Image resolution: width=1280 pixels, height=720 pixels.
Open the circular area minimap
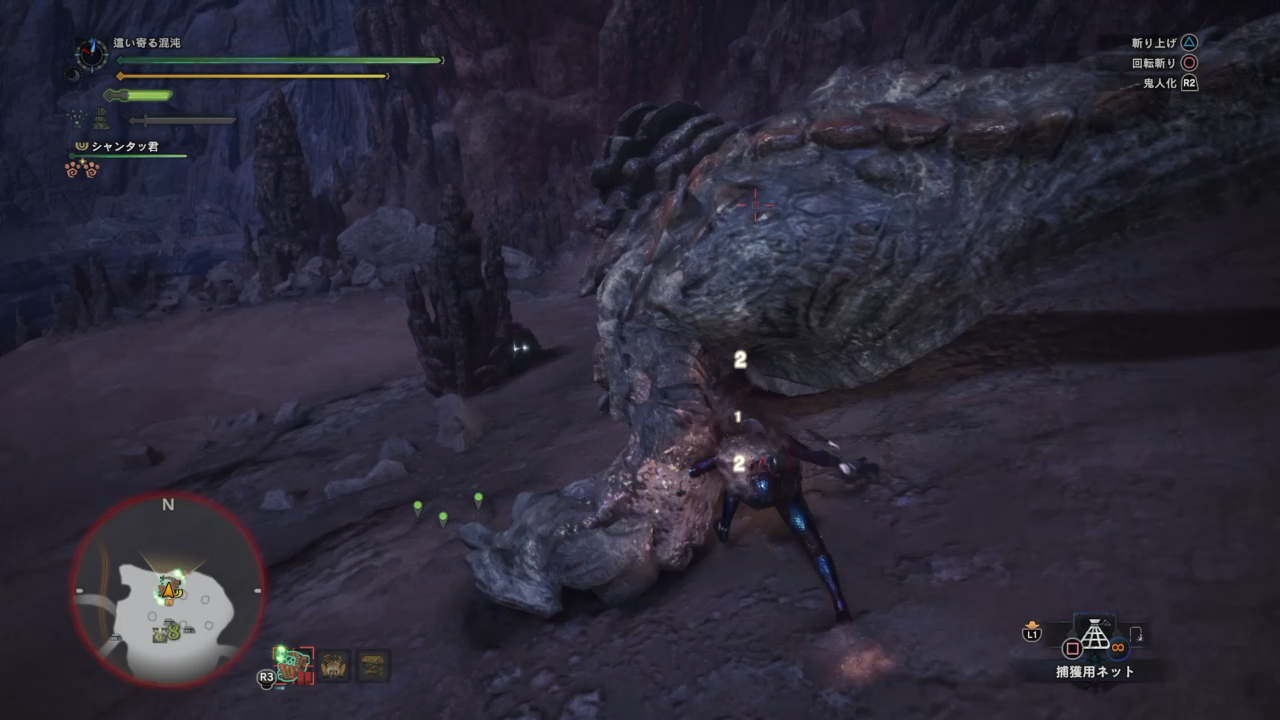(x=168, y=590)
